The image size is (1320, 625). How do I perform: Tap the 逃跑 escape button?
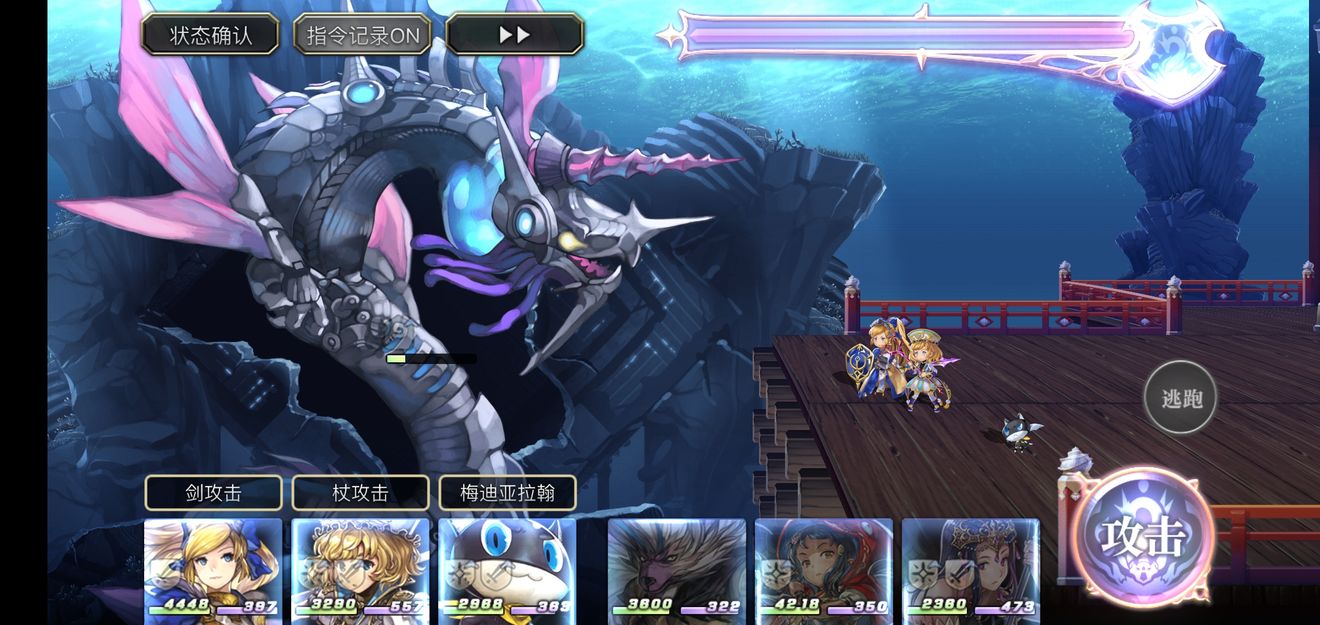1181,397
